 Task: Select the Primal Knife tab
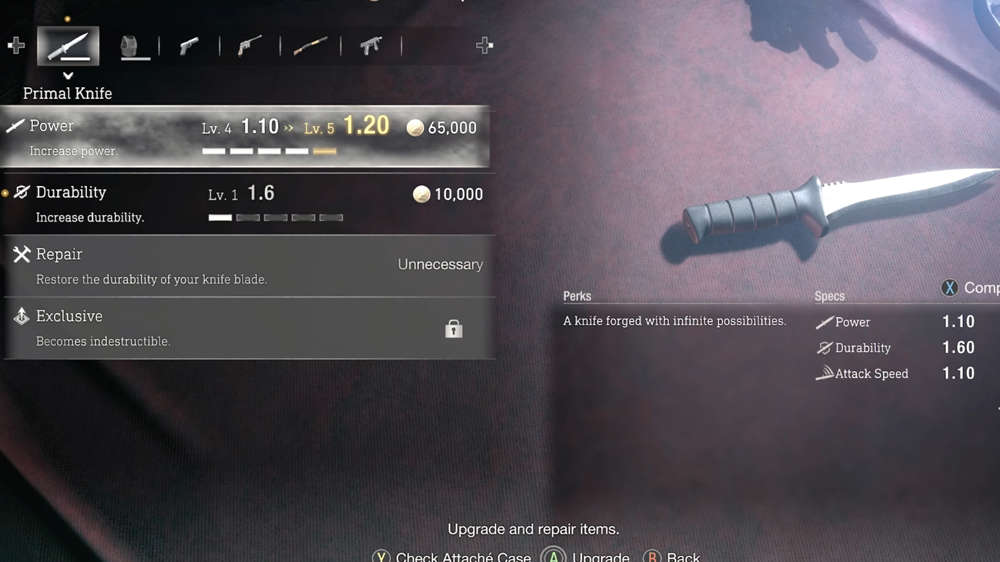click(68, 46)
